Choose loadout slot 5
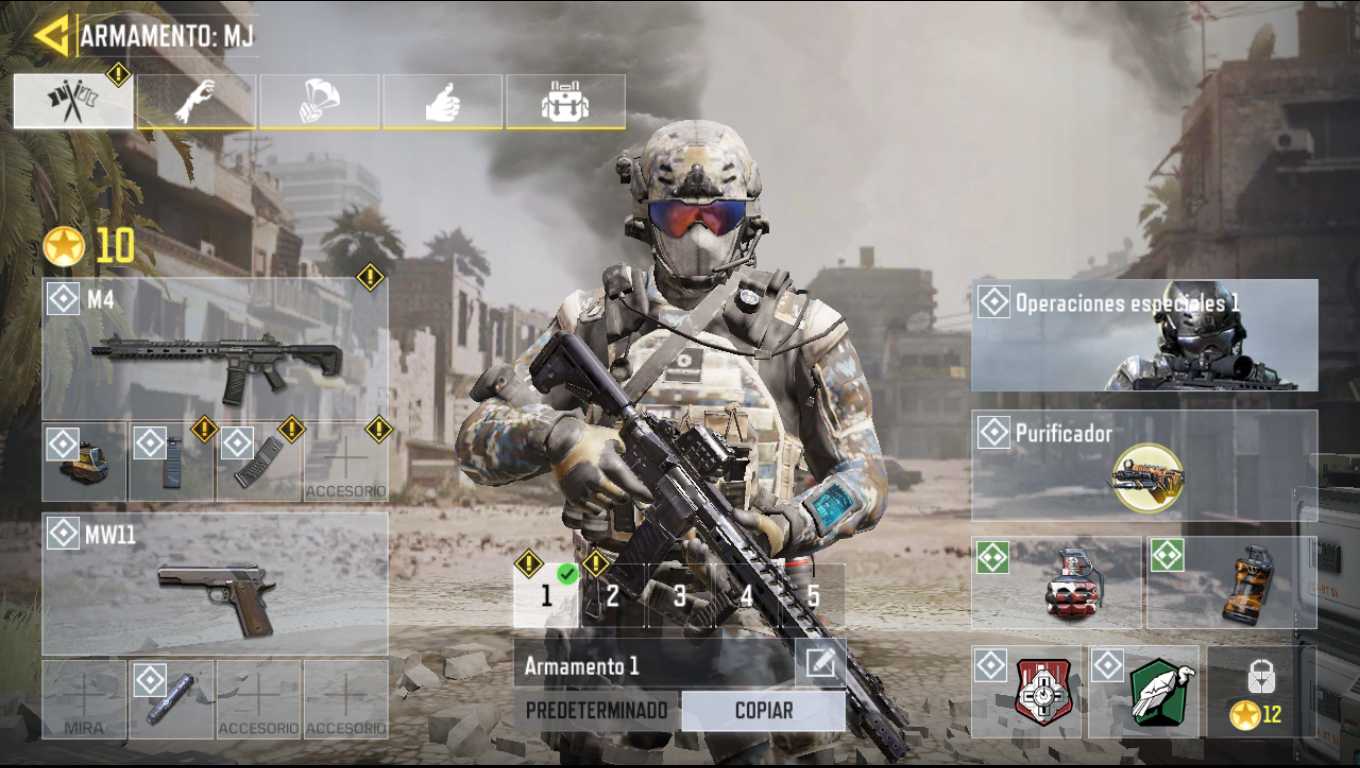This screenshot has width=1360, height=768. click(813, 597)
